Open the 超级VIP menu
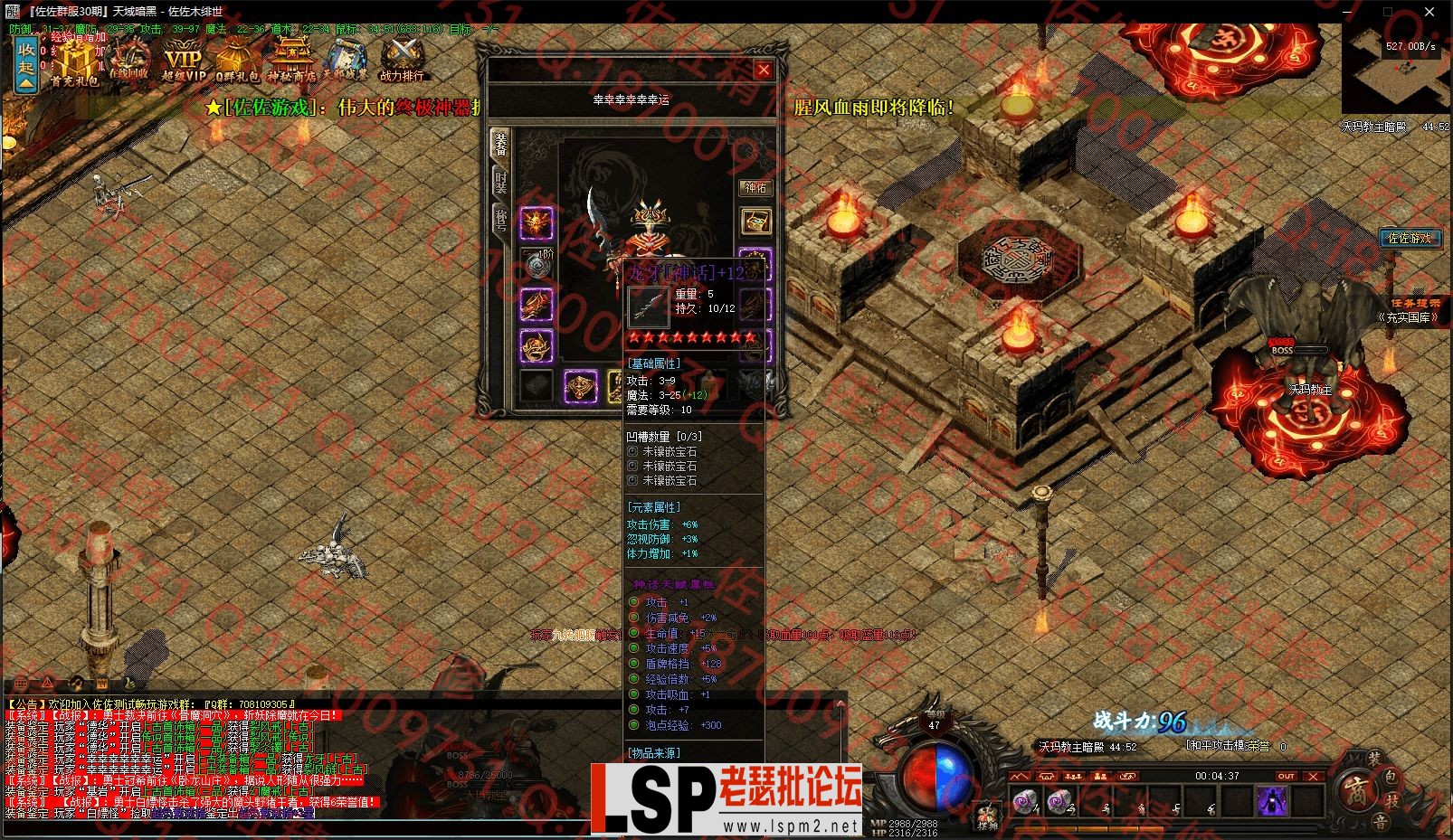Screen dimensions: 1453x840 [x=184, y=63]
